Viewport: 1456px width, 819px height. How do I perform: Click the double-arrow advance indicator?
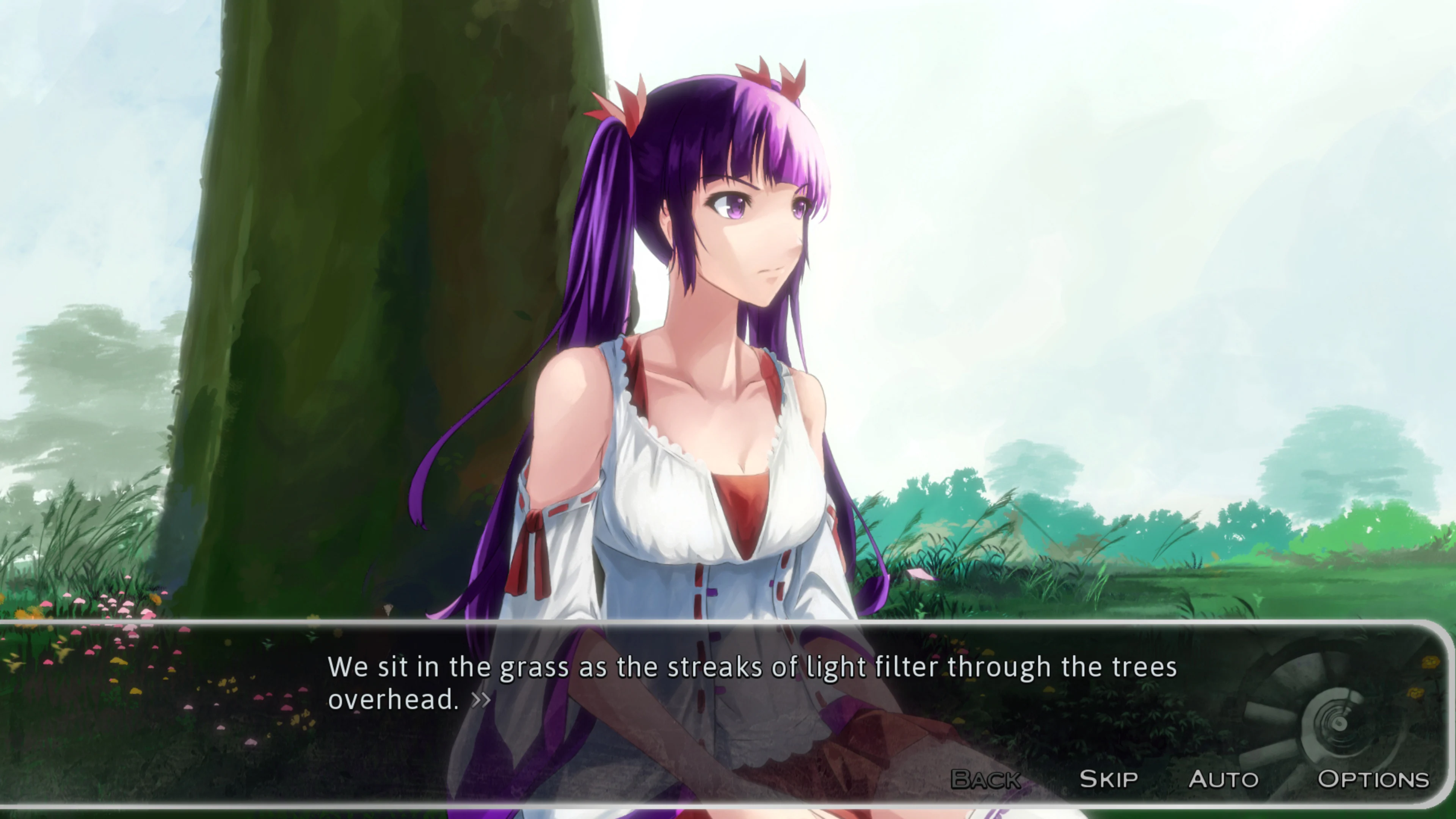[x=482, y=701]
